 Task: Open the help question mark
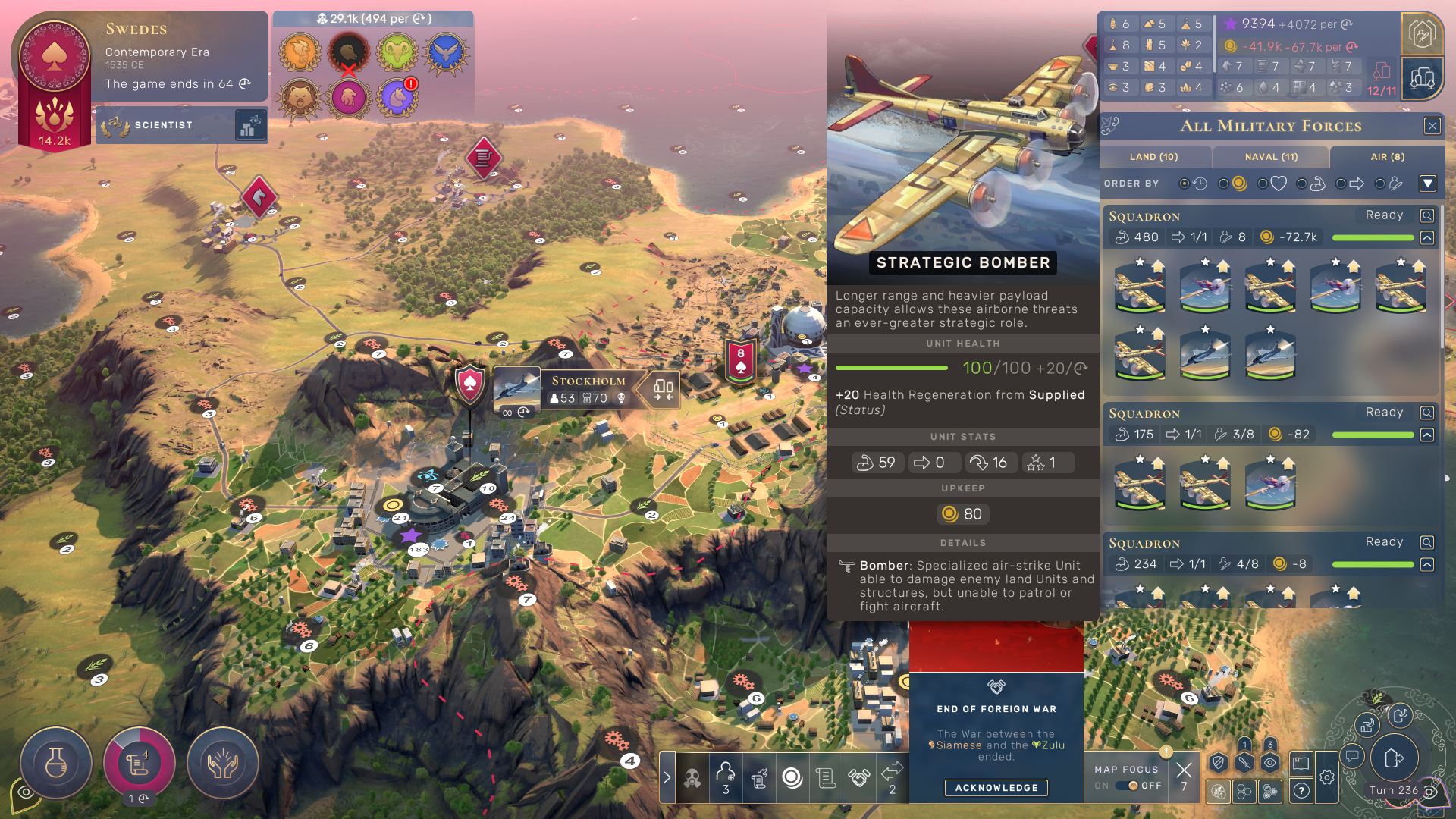[1301, 791]
